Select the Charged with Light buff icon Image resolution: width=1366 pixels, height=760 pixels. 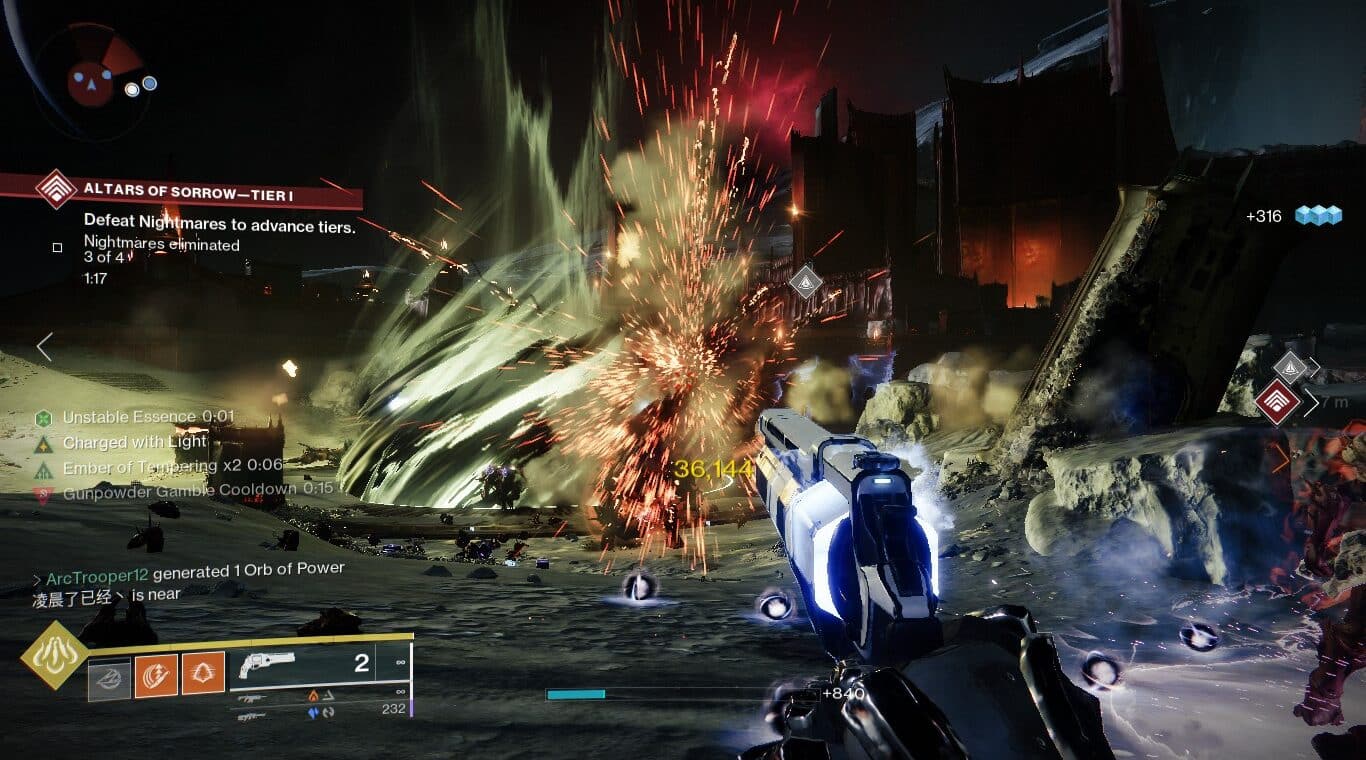(x=43, y=443)
